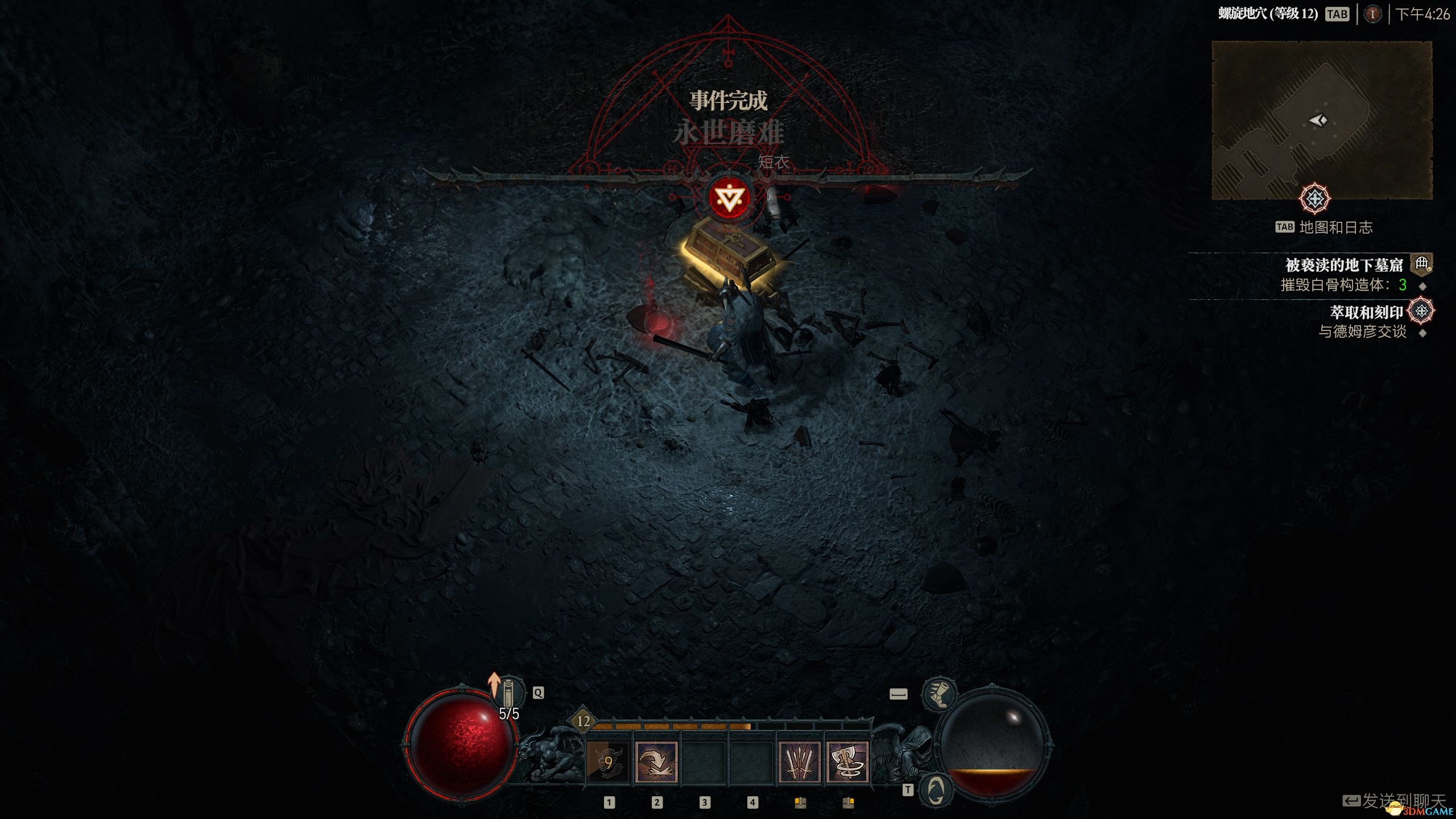
Task: Click the level 12 experience badge
Action: (584, 721)
